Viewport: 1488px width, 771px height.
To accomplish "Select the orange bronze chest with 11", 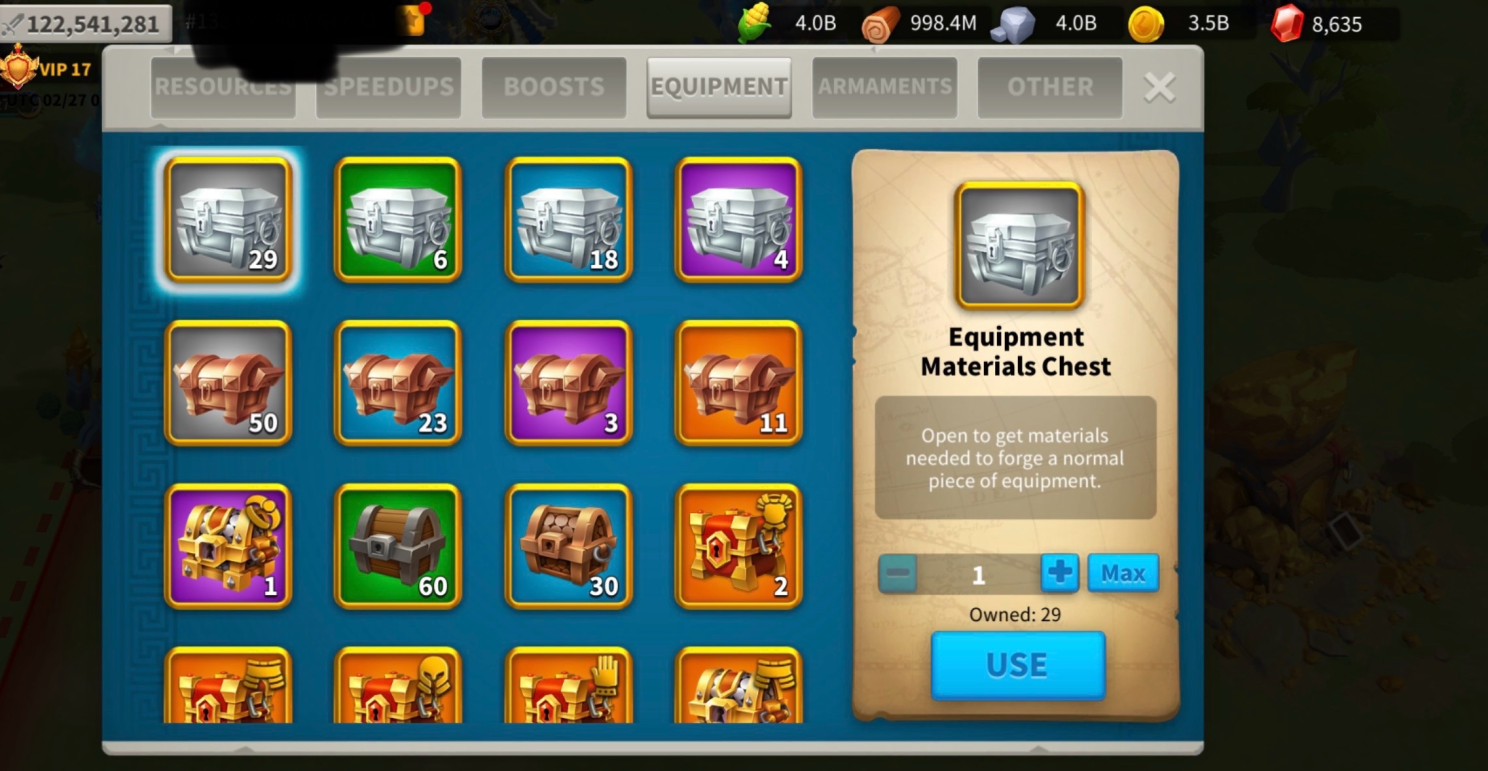I will [x=739, y=383].
